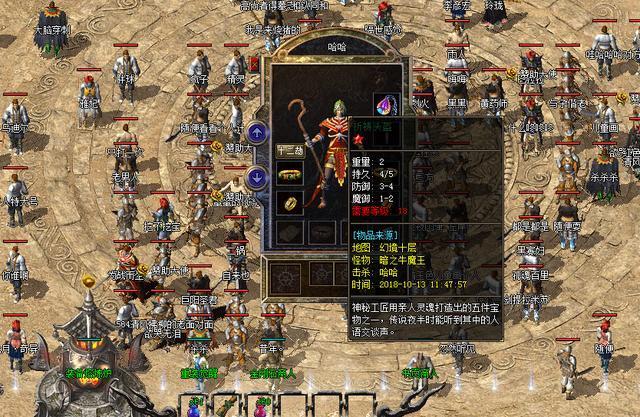The height and width of the screenshot is (417, 640).
Task: Click the down arrow beside the equipment panel
Action: pyautogui.click(x=257, y=177)
